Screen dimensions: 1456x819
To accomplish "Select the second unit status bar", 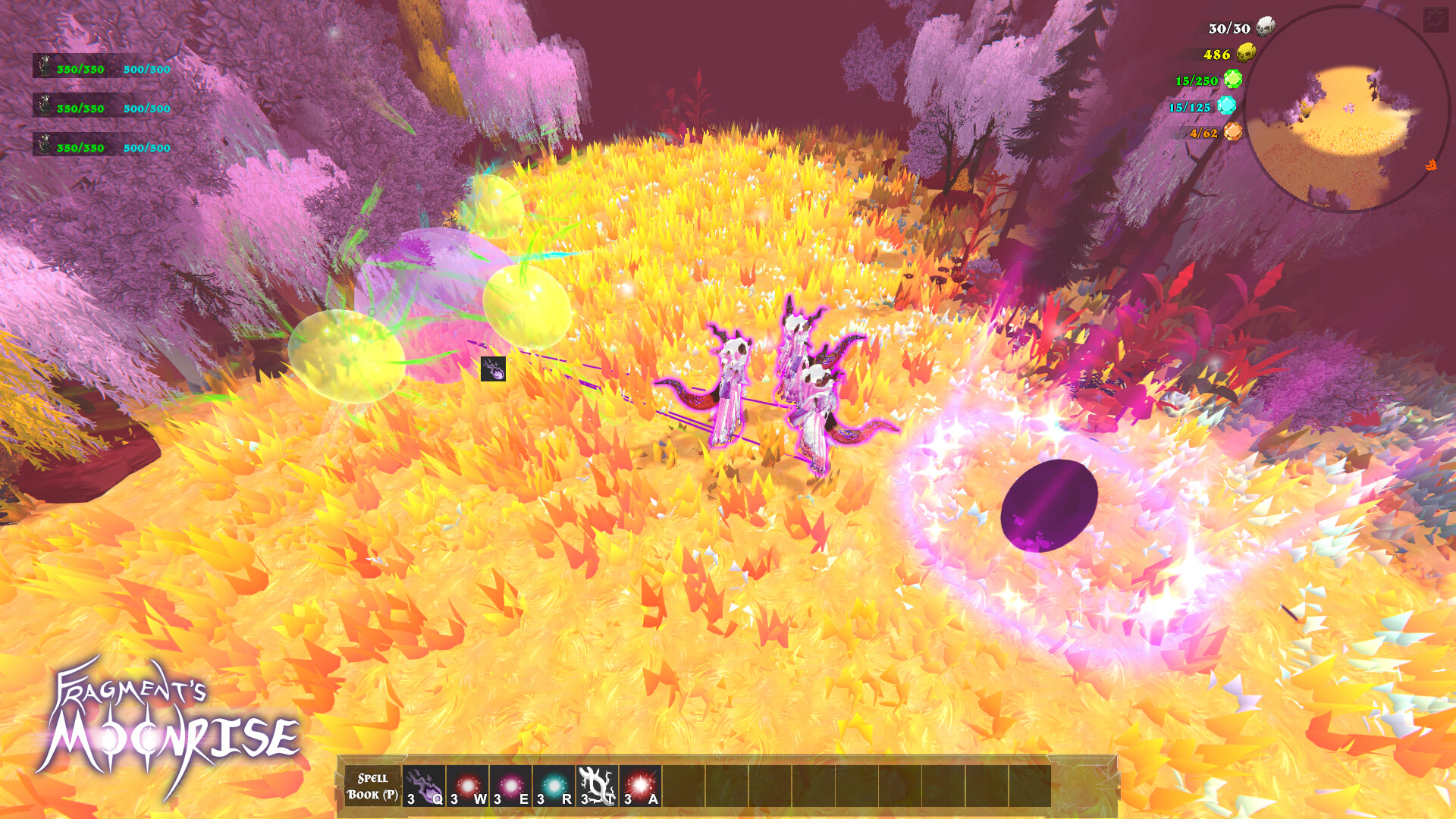I will point(102,106).
